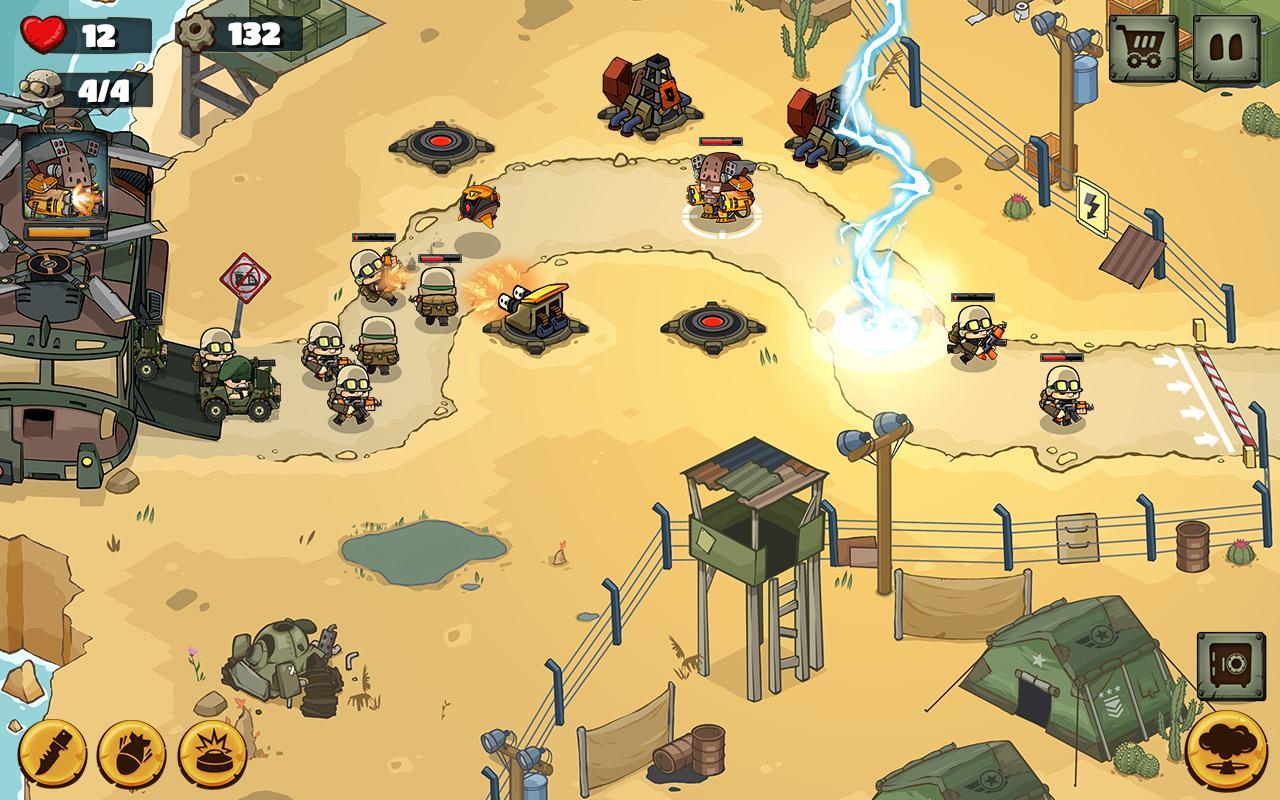The image size is (1280, 800).
Task: Activate the combat knife ability
Action: coord(52,753)
